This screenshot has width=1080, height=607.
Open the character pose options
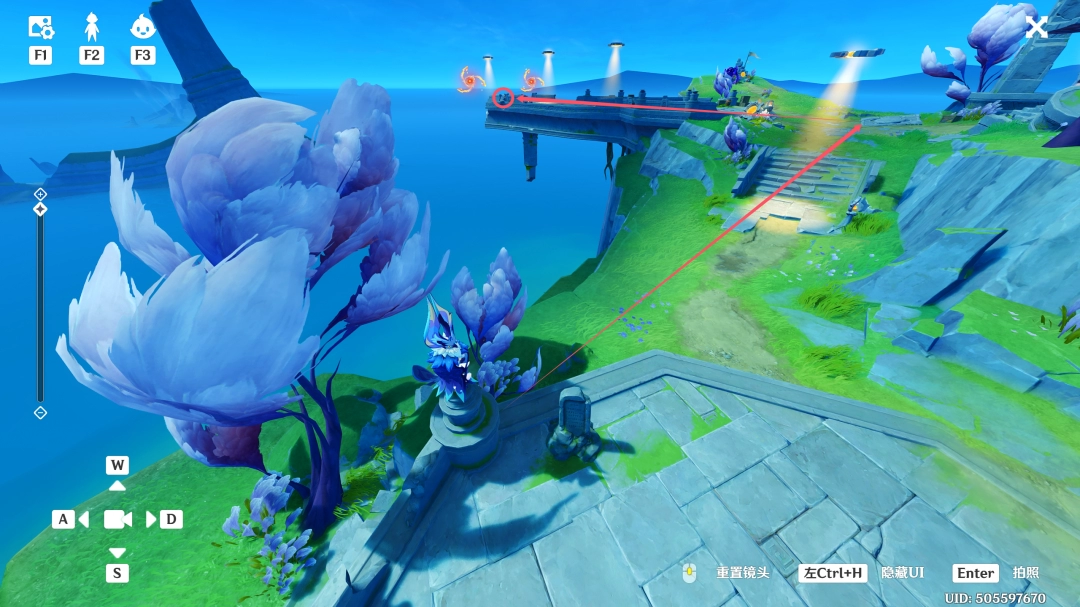(92, 27)
